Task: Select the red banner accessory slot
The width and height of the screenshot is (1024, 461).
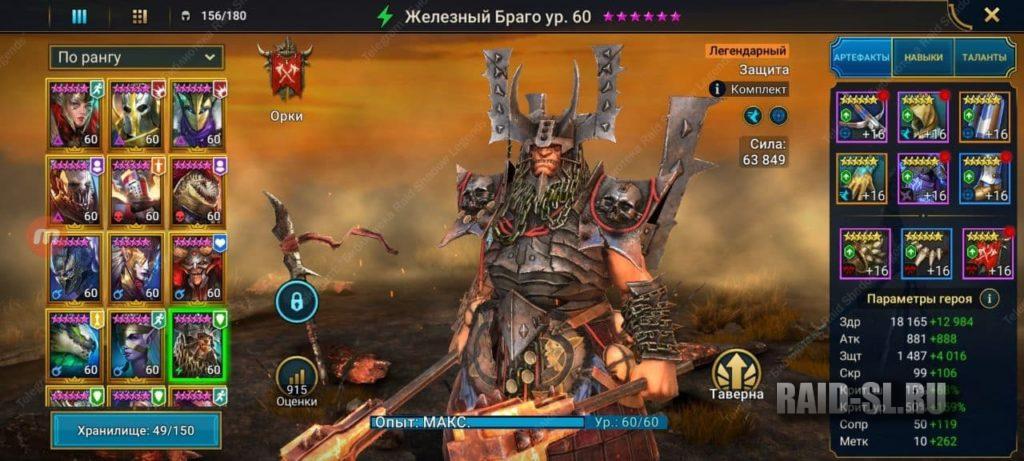Action: point(986,254)
